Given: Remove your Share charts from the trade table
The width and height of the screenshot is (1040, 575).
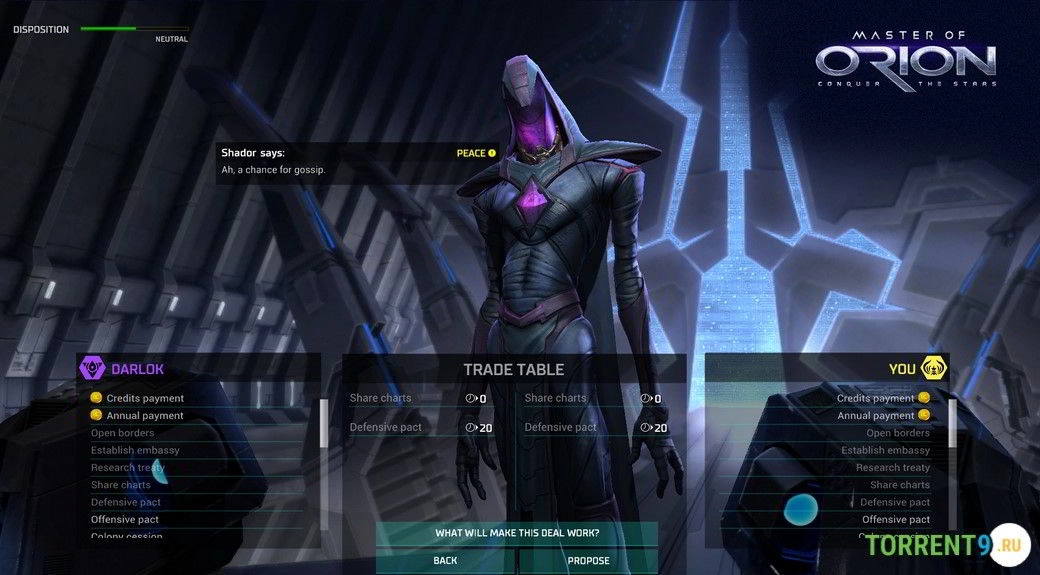Looking at the screenshot, I should pyautogui.click(x=556, y=398).
